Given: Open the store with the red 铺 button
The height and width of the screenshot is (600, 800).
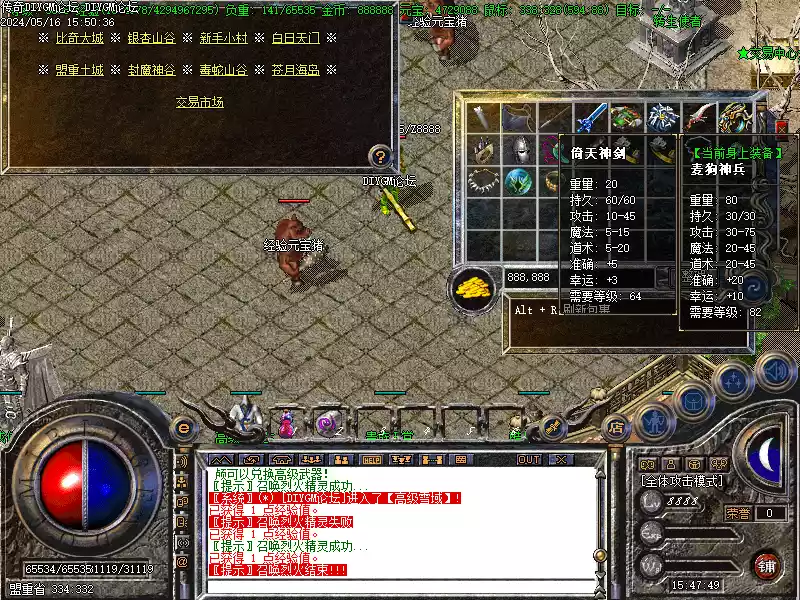Looking at the screenshot, I should (767, 565).
